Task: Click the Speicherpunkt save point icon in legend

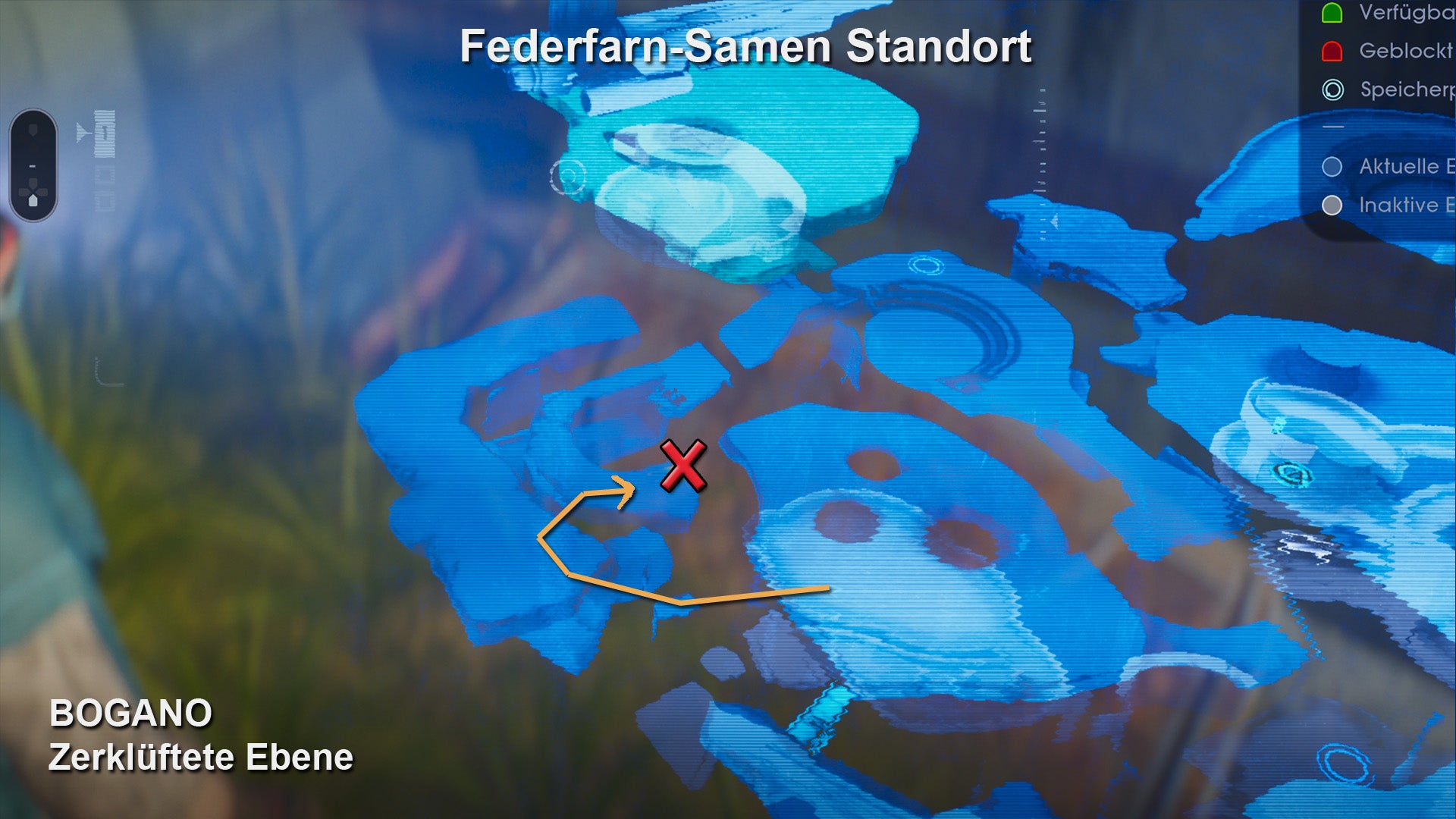Action: pyautogui.click(x=1333, y=89)
